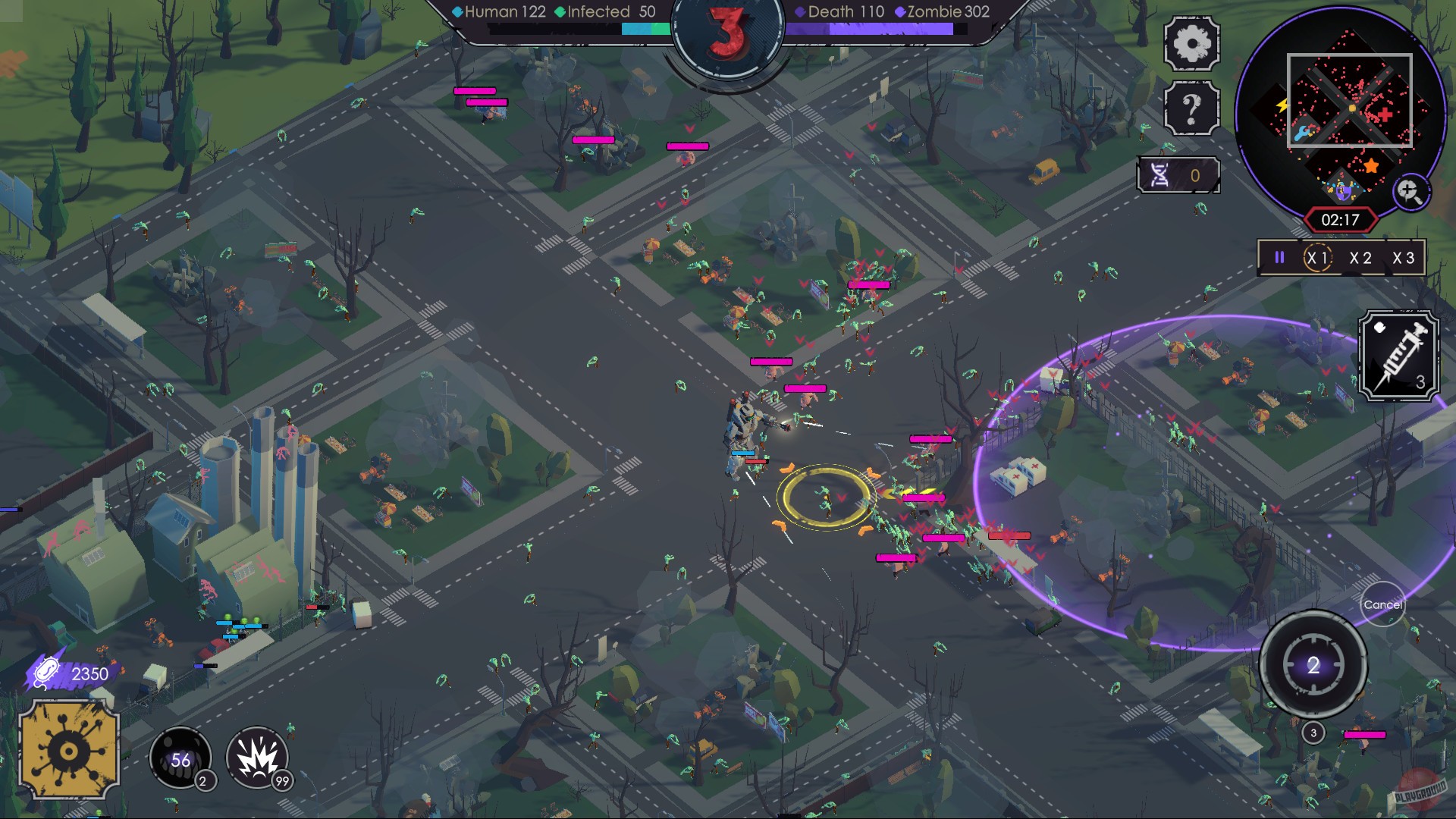Image resolution: width=1456 pixels, height=819 pixels.
Task: Pause the game with the pause button
Action: pos(1279,258)
